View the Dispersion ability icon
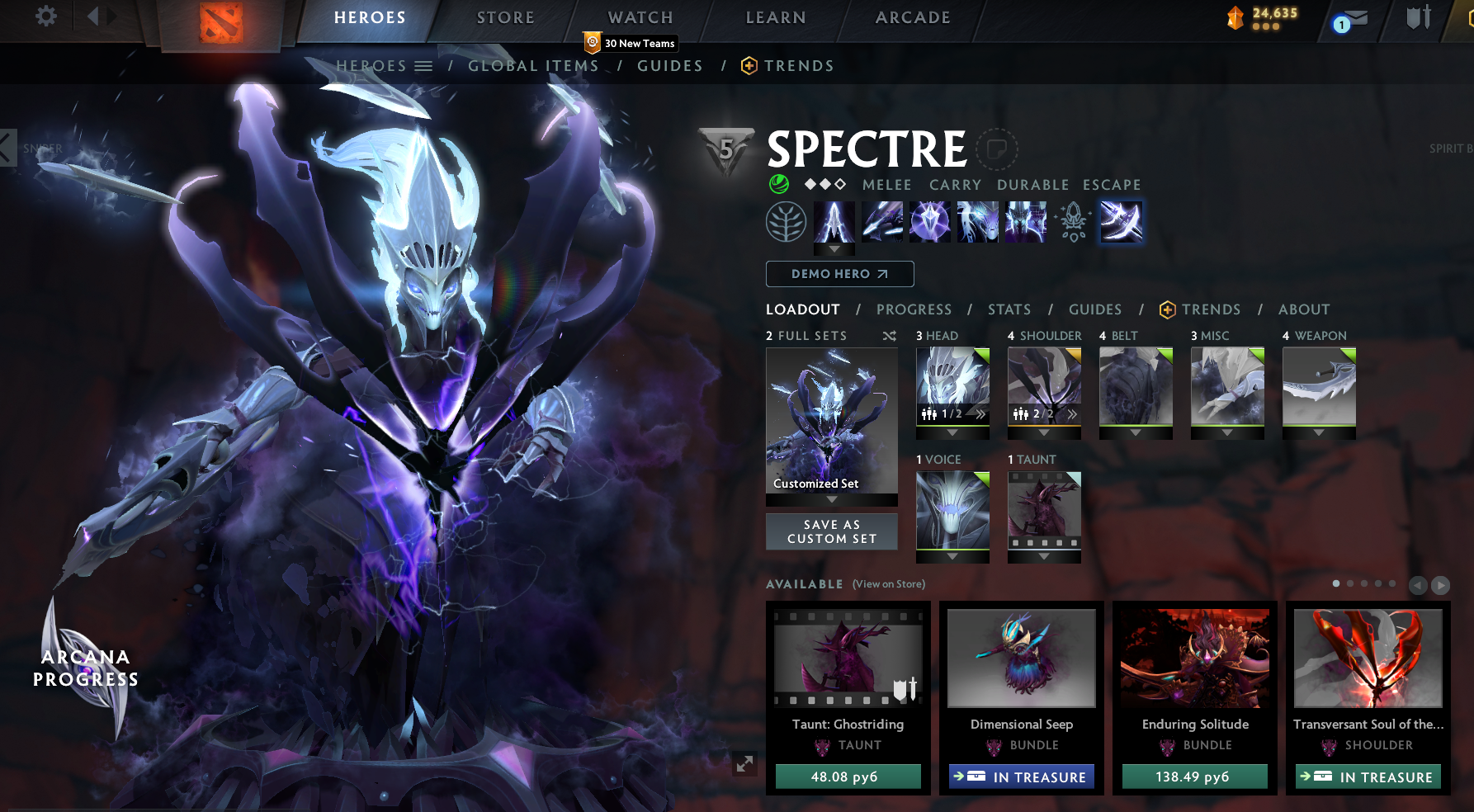The image size is (1474, 812). pyautogui.click(x=929, y=222)
